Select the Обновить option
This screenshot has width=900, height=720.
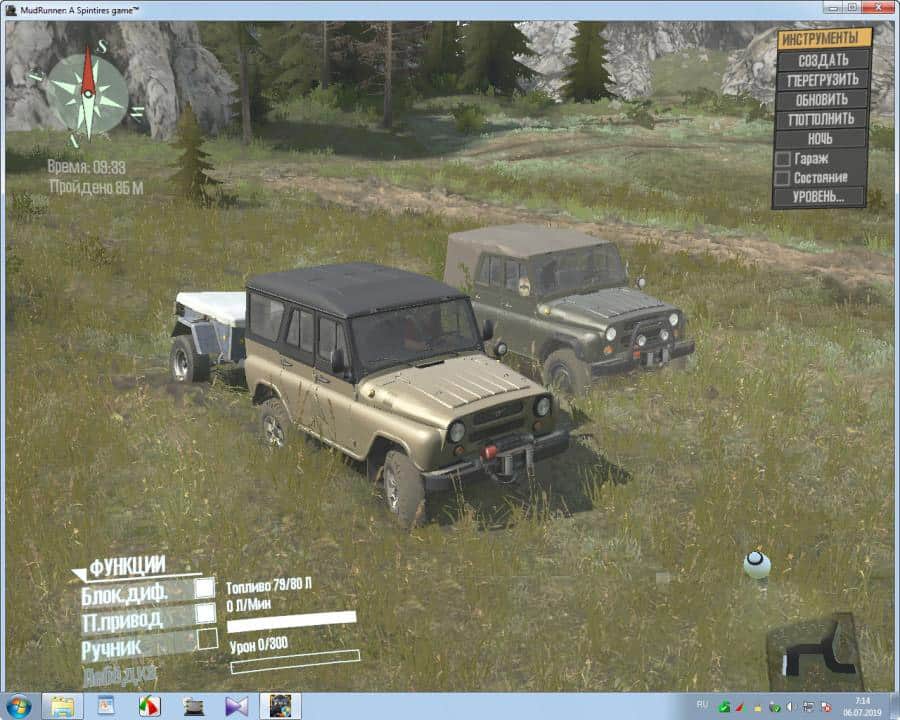click(x=823, y=100)
